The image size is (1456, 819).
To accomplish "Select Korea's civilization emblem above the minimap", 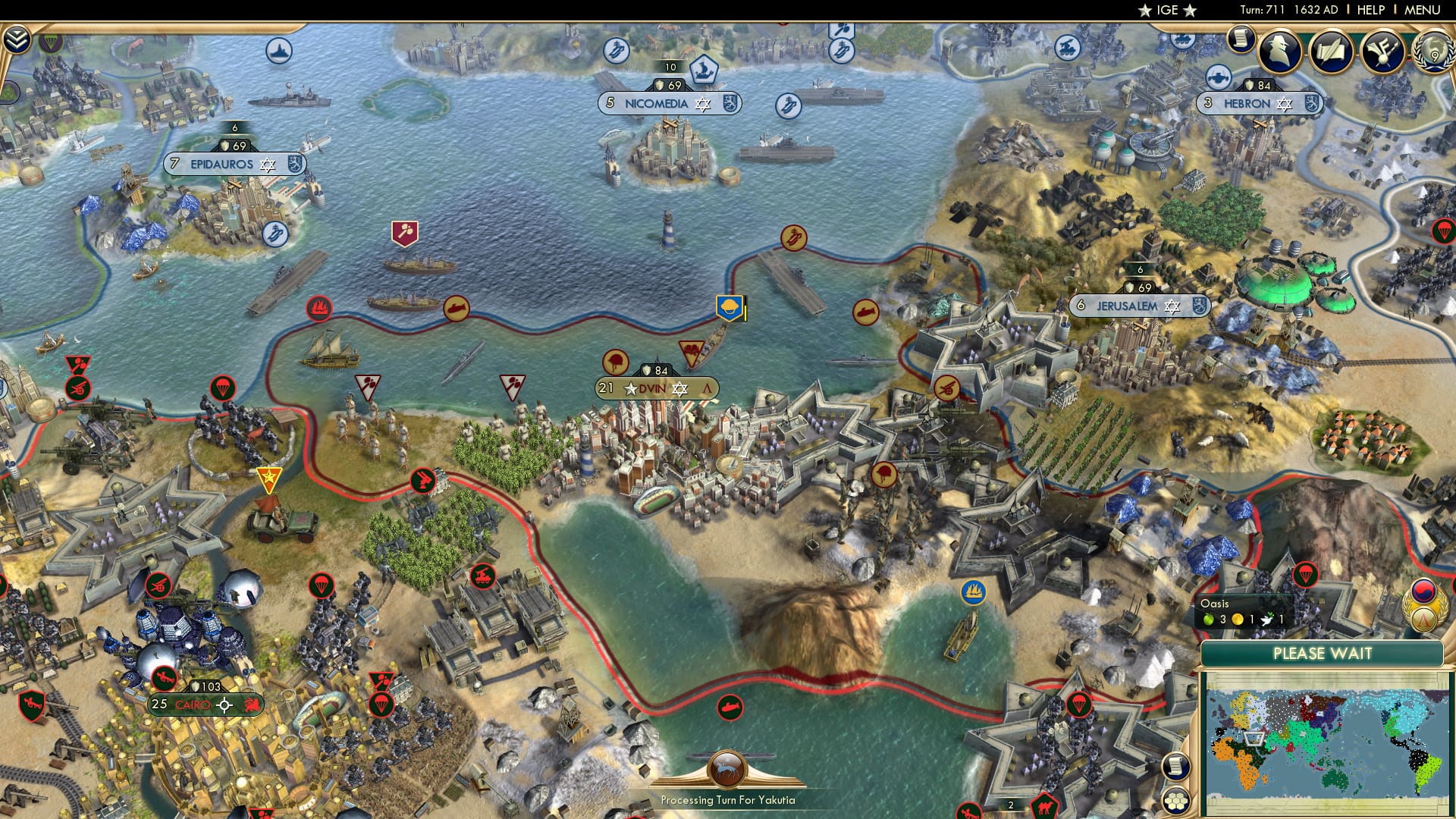I will point(1423,592).
